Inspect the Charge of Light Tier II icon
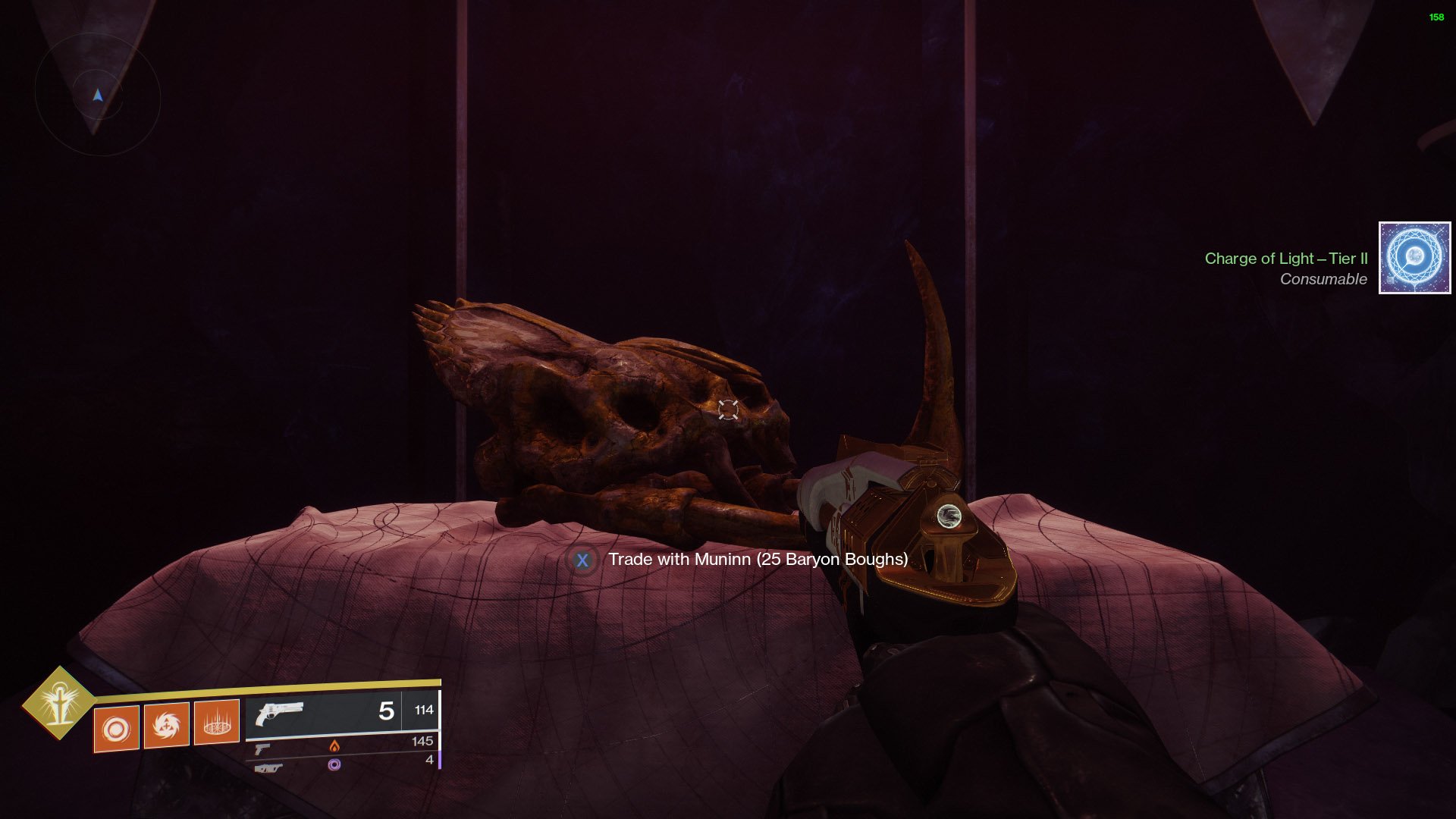This screenshot has width=1456, height=819. pos(1414,258)
